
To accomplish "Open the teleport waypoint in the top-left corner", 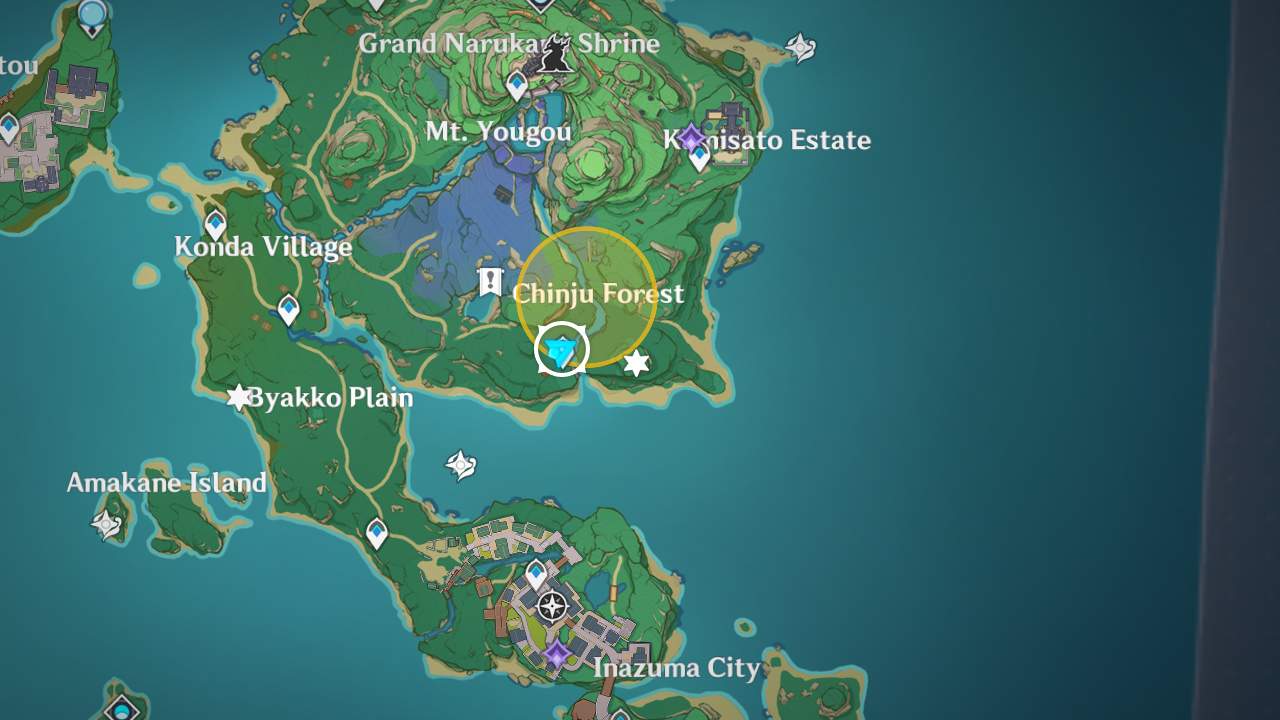I will [x=92, y=15].
